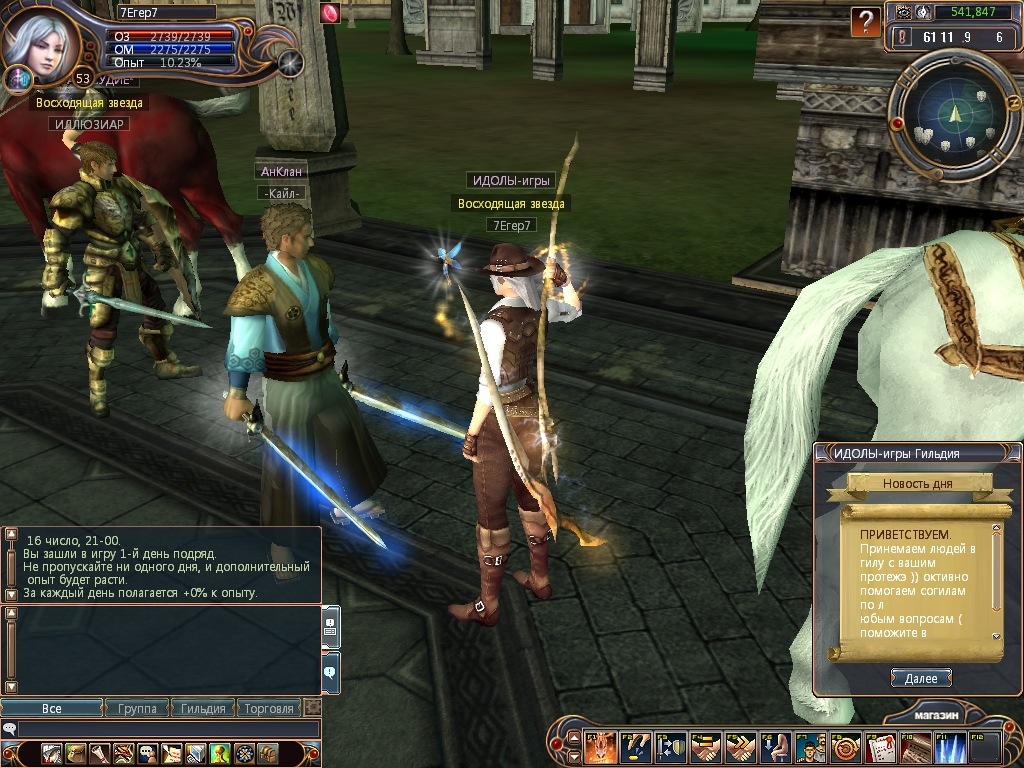Viewport: 1024px width, 768px height.
Task: Activate the F1 fire skill on hotbar
Action: point(600,748)
